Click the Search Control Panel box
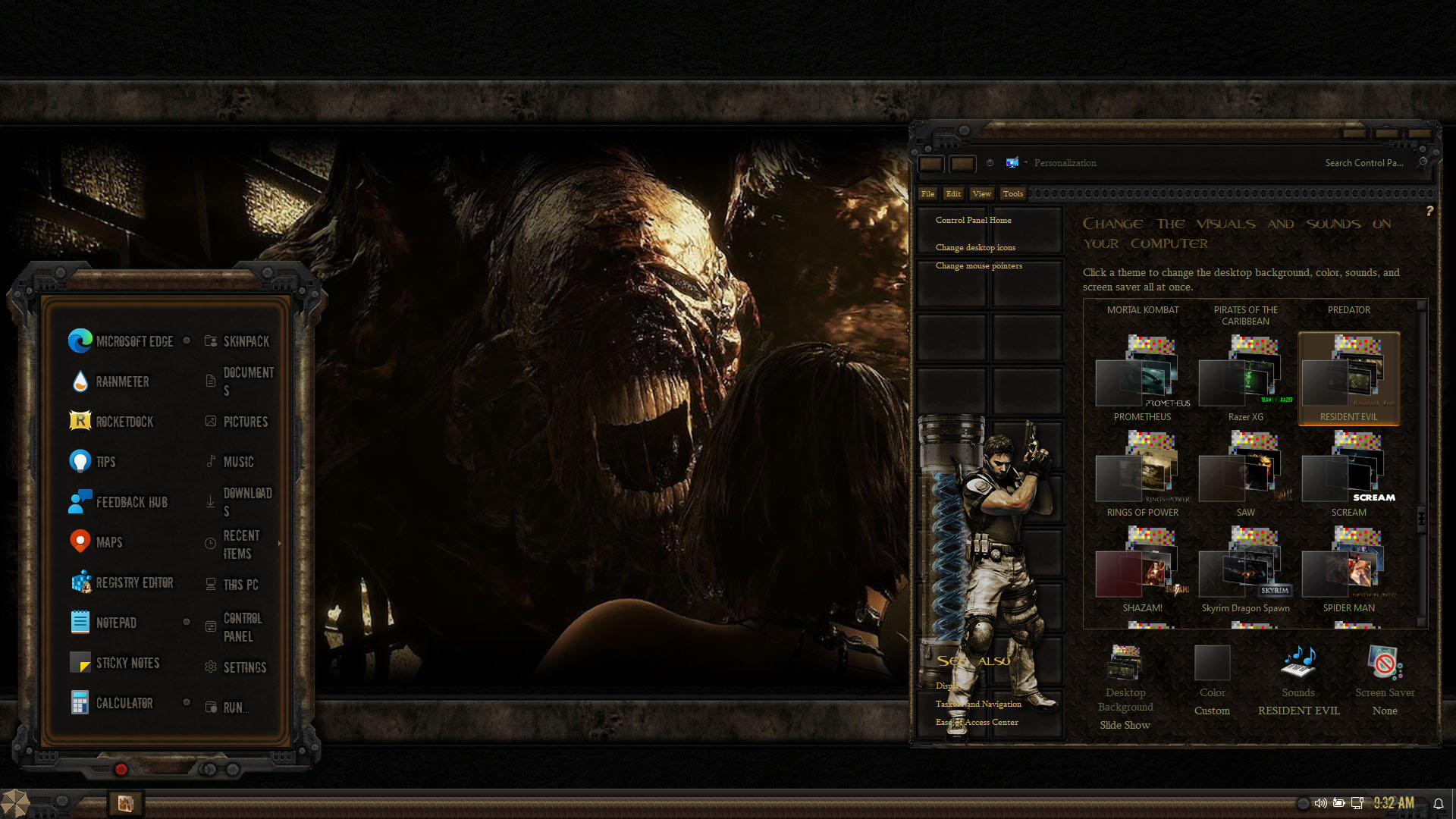 (1363, 163)
